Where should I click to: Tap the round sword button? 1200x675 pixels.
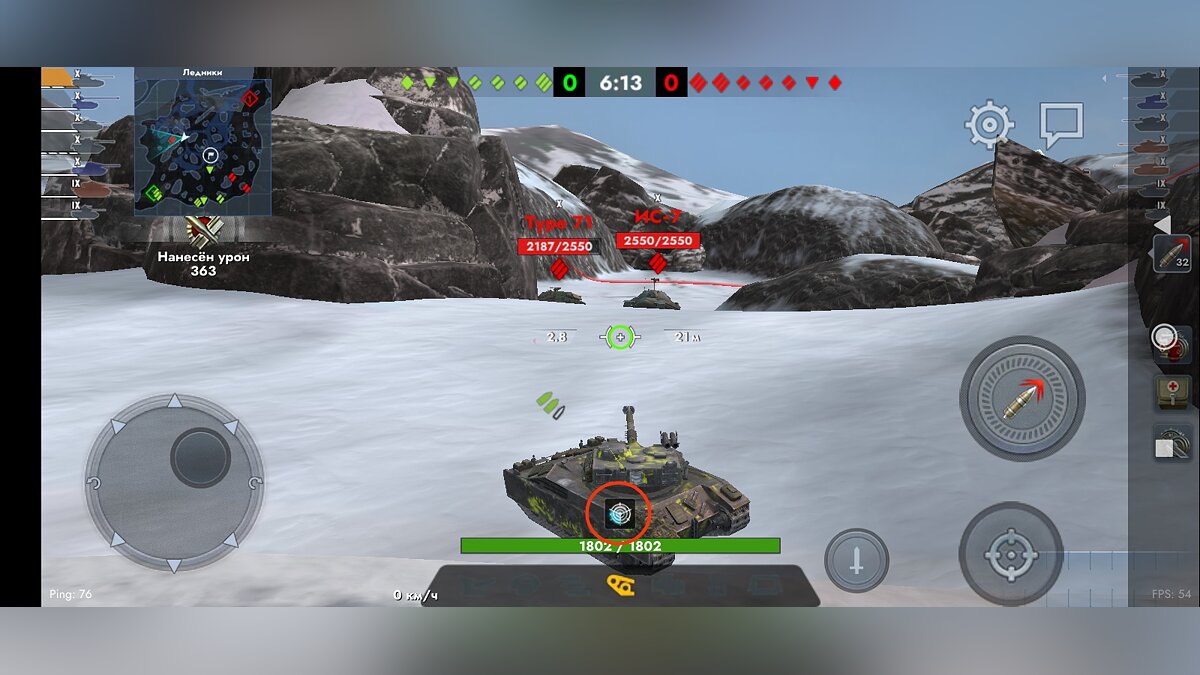click(856, 560)
